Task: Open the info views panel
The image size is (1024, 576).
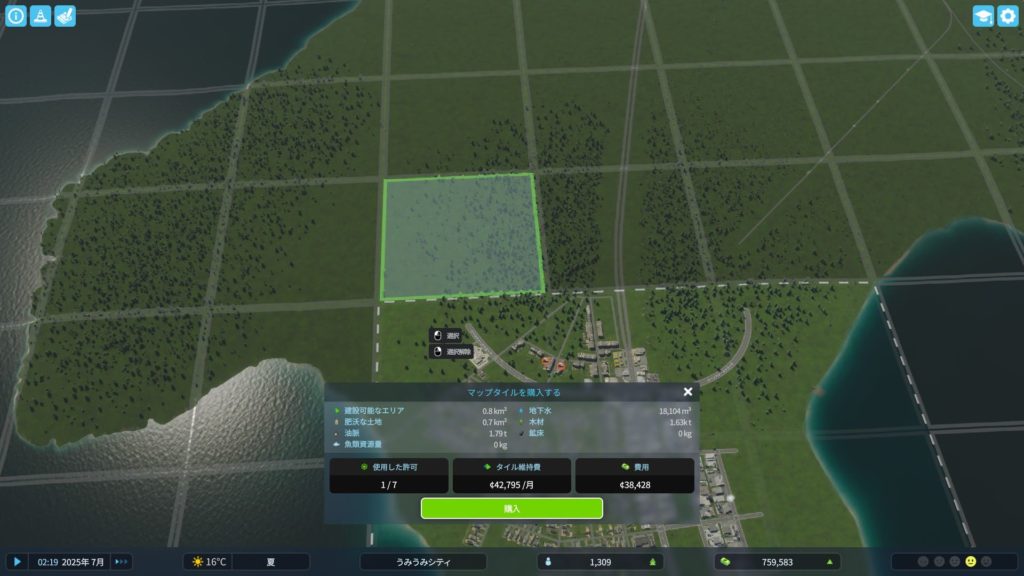Action: point(16,16)
